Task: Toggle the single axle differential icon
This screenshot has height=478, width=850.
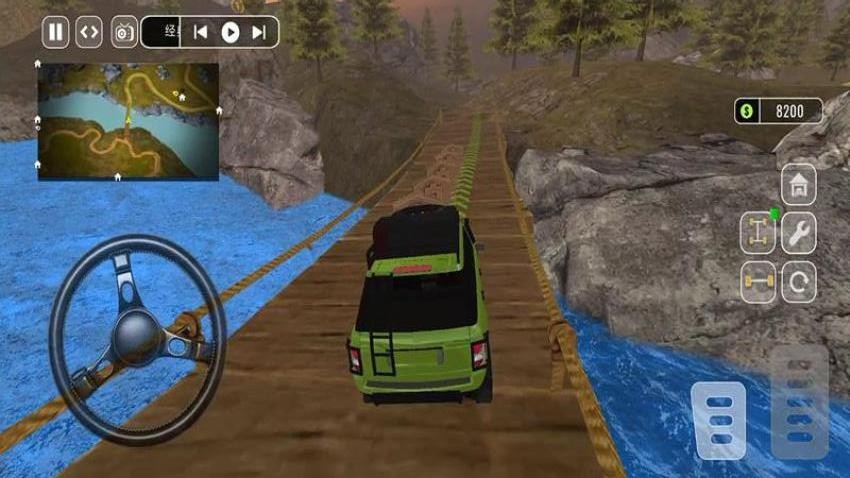Action: 758,282
